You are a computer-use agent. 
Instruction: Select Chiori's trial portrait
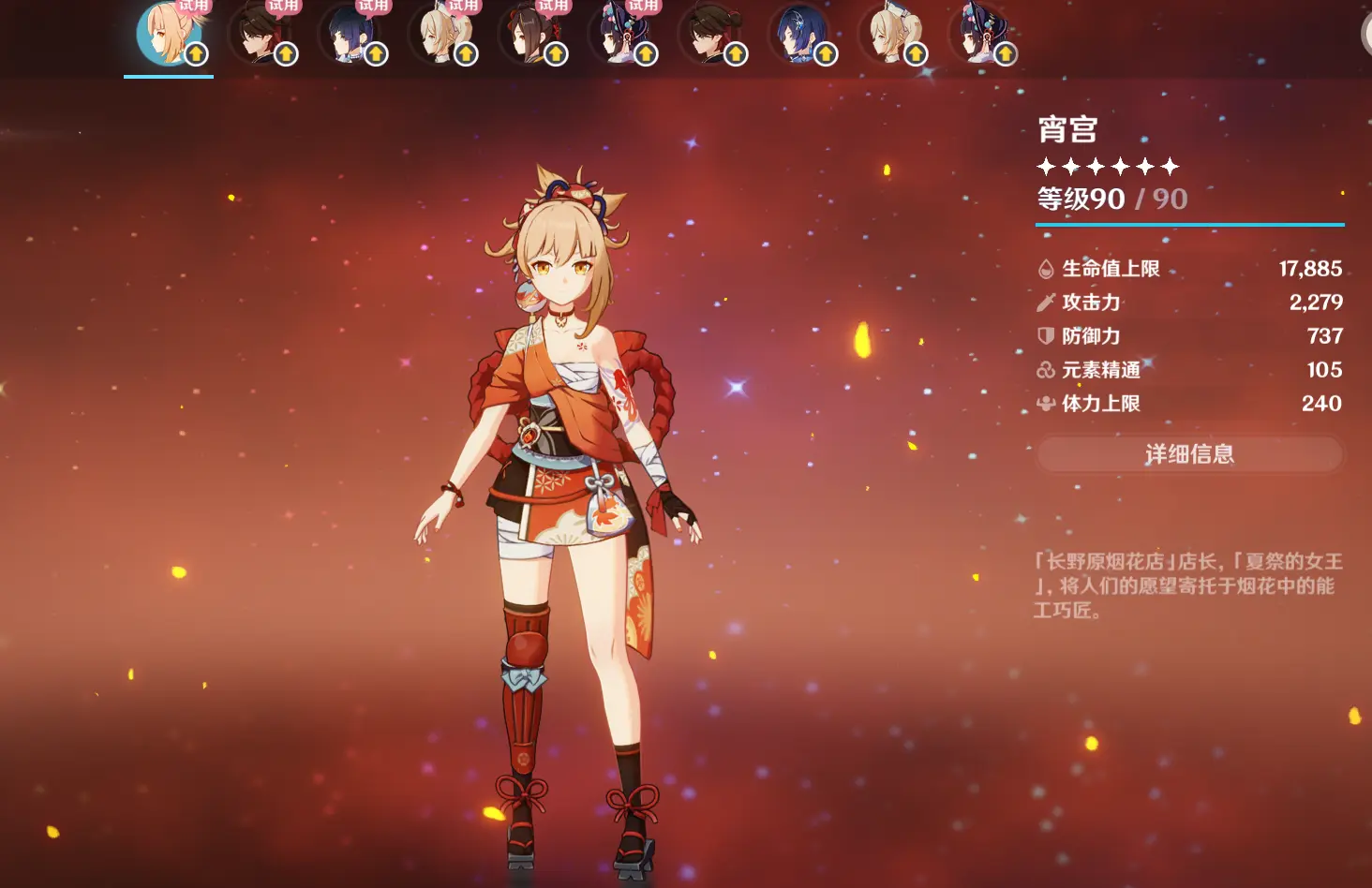[x=529, y=35]
